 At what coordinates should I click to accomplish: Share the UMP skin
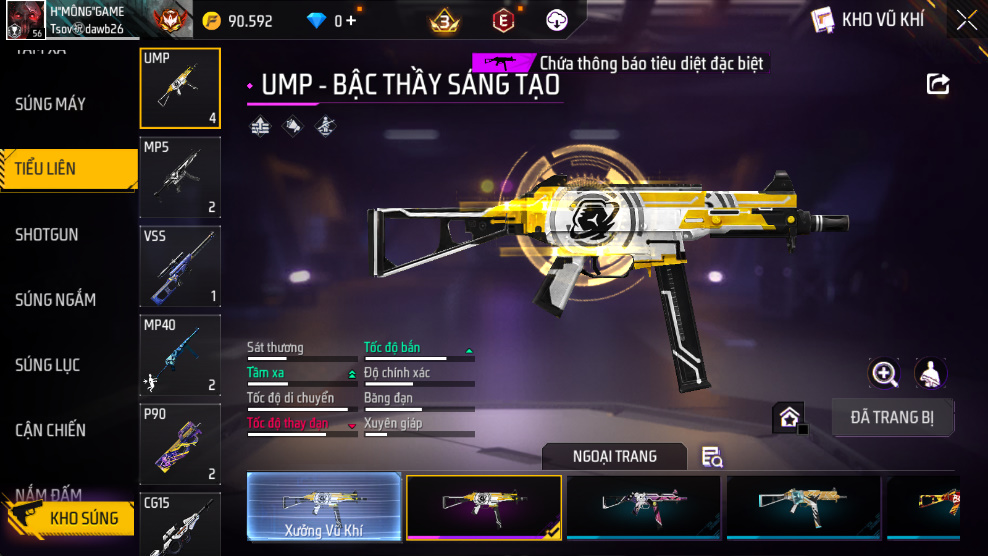coord(938,84)
